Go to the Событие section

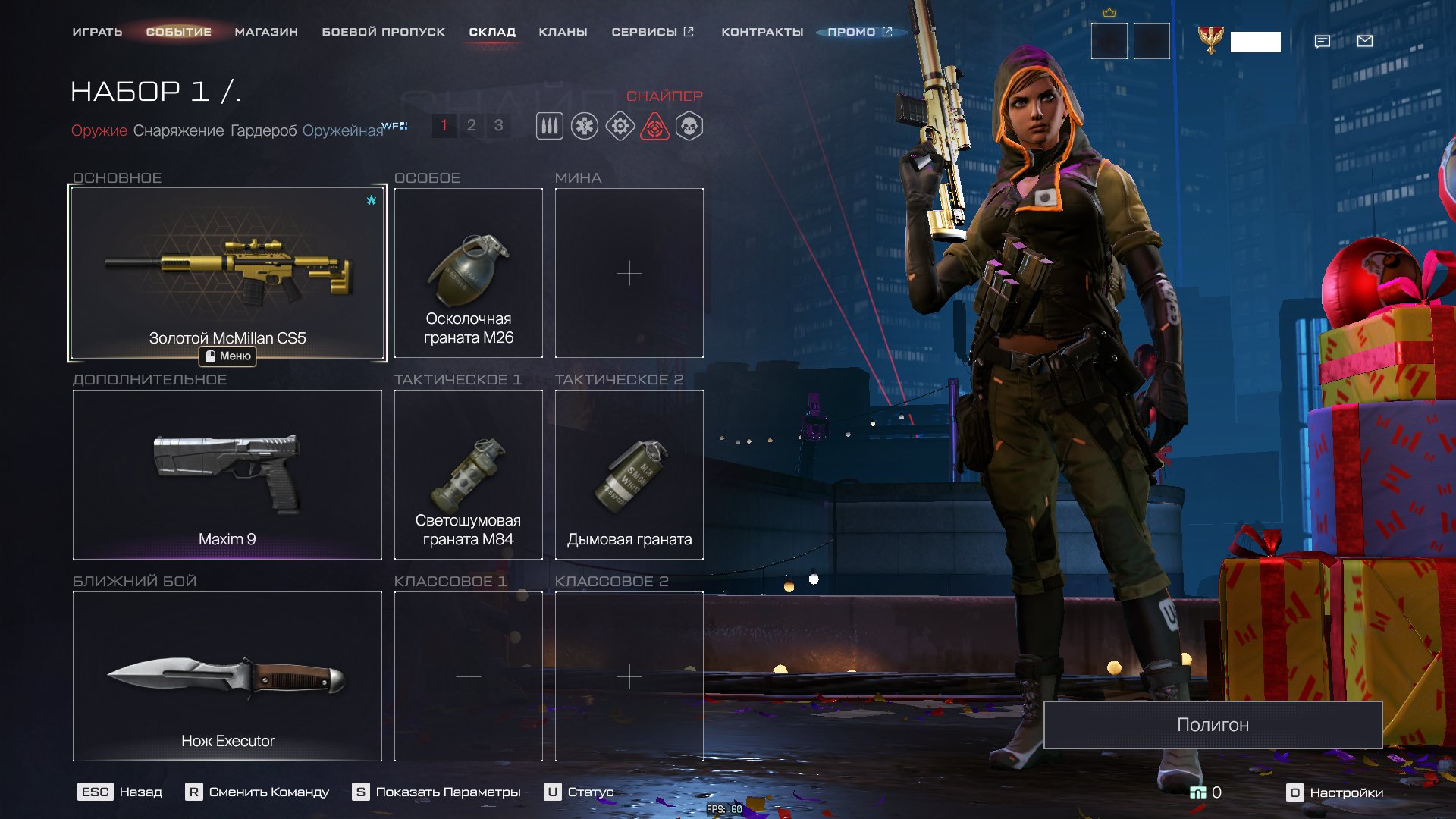pos(178,32)
